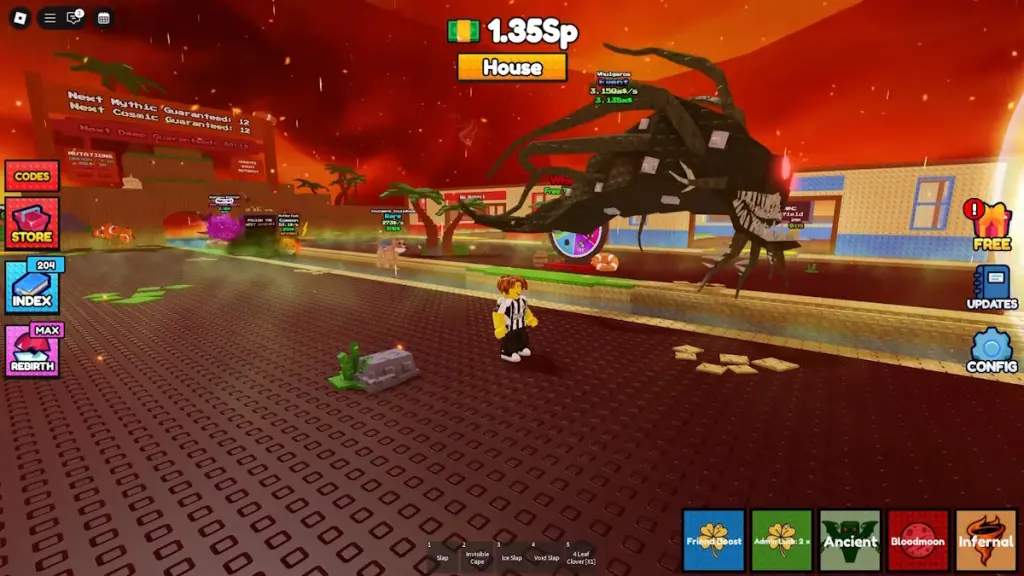Open the Store
Screen dimensions: 1024x576
coord(32,224)
